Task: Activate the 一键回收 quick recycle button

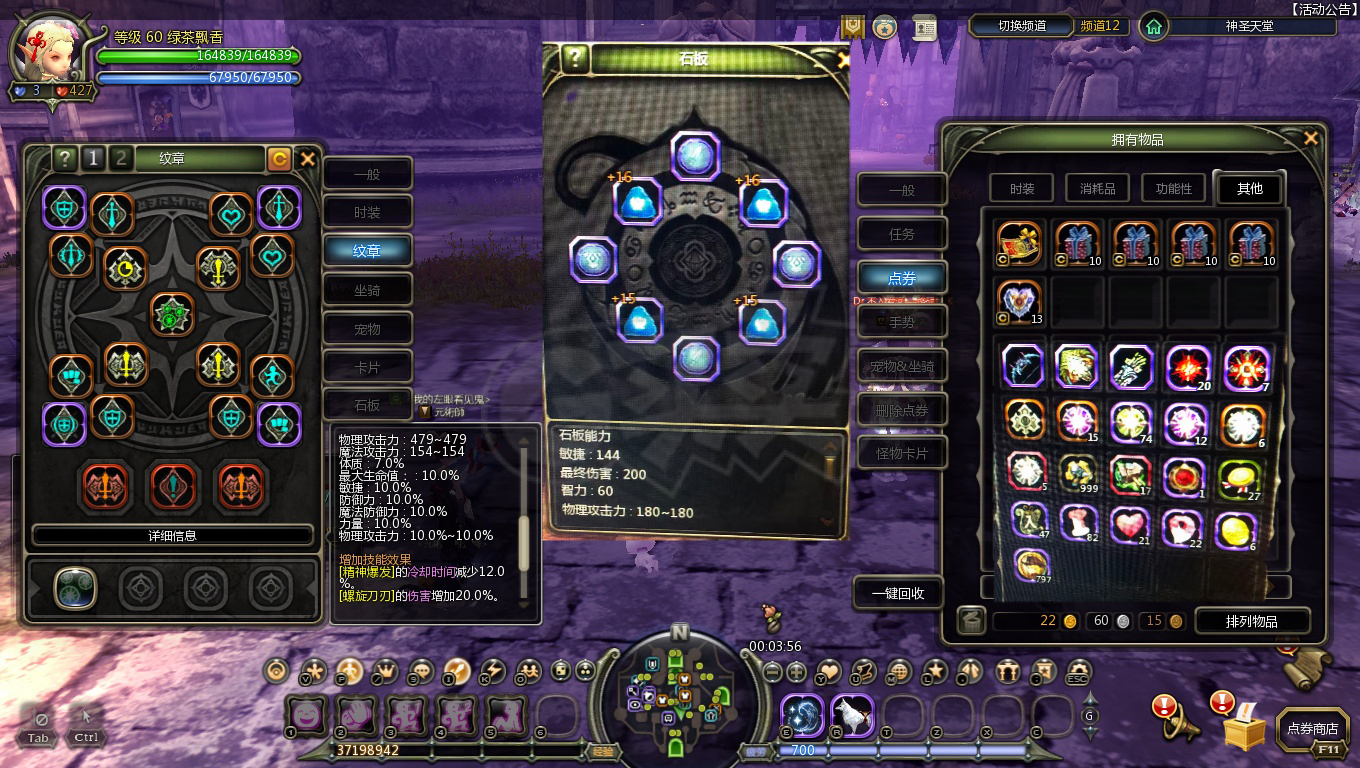Action: 897,593
